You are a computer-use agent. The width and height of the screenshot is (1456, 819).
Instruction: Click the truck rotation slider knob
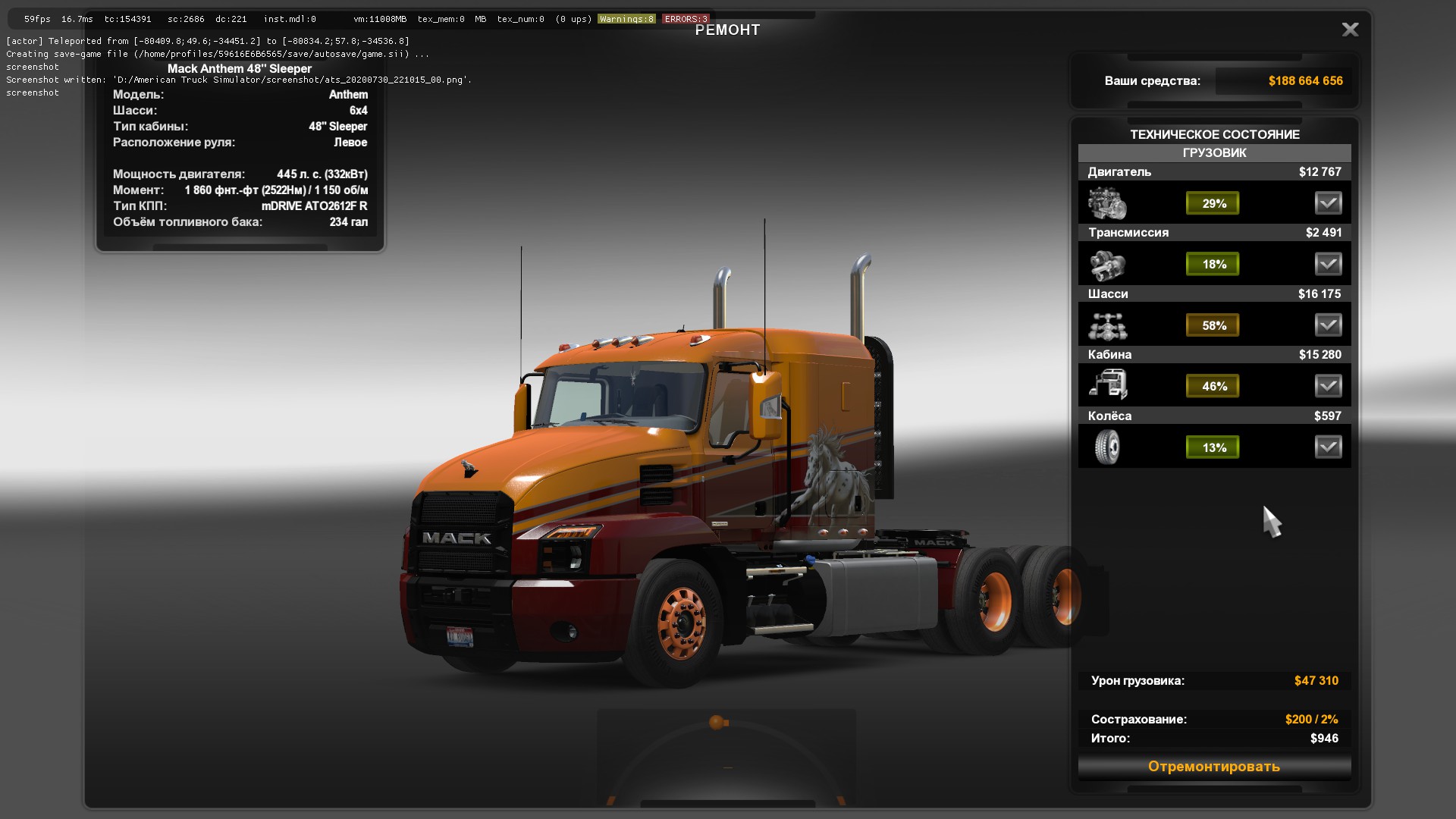click(x=717, y=722)
